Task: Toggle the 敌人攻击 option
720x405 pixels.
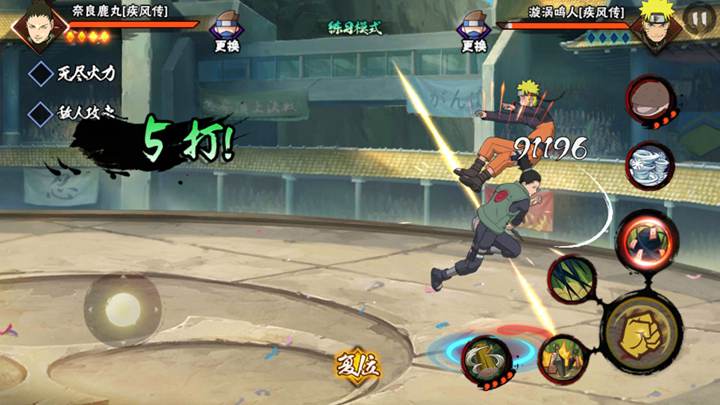Action: pos(40,112)
